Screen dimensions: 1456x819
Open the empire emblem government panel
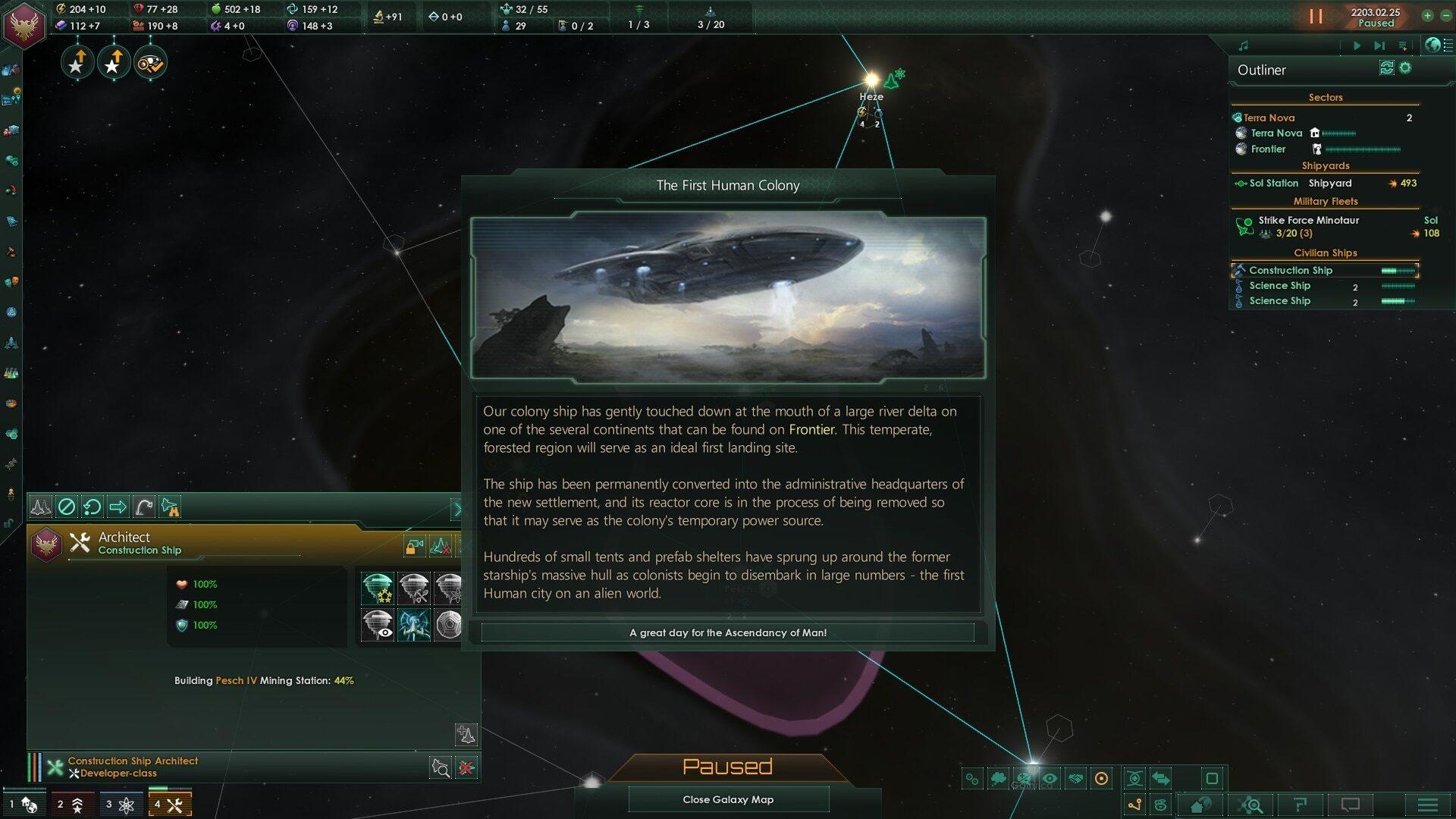coord(25,25)
